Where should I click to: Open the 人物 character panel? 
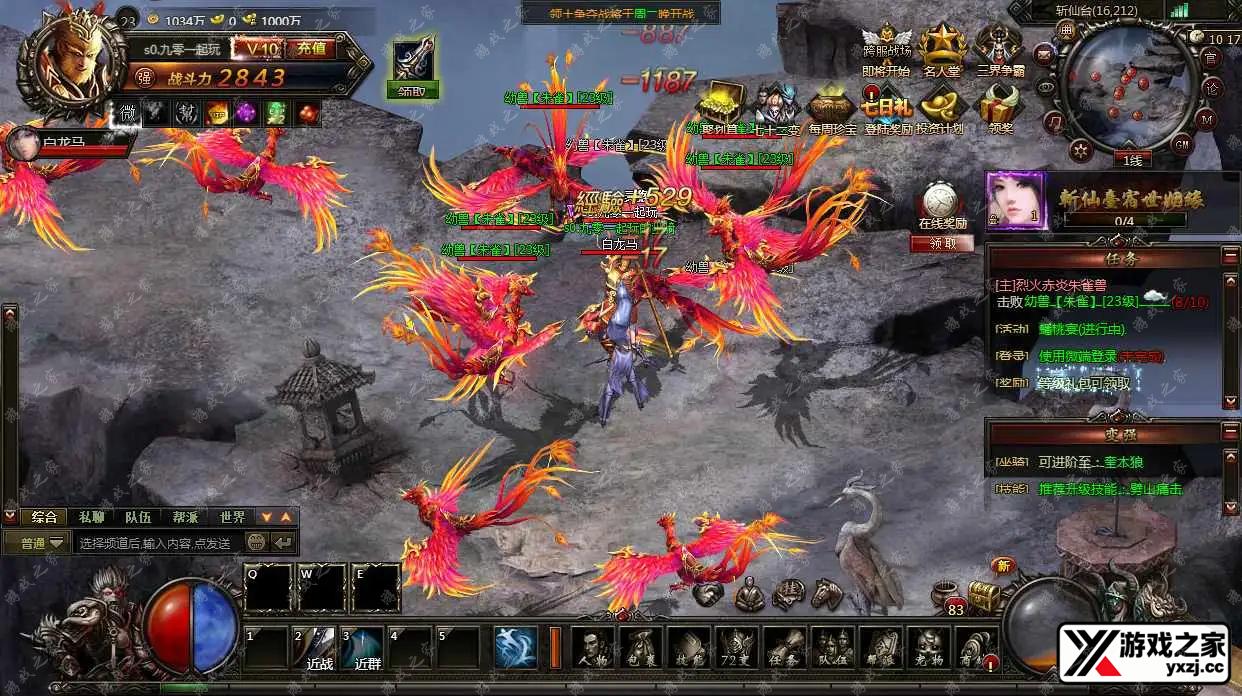(592, 649)
